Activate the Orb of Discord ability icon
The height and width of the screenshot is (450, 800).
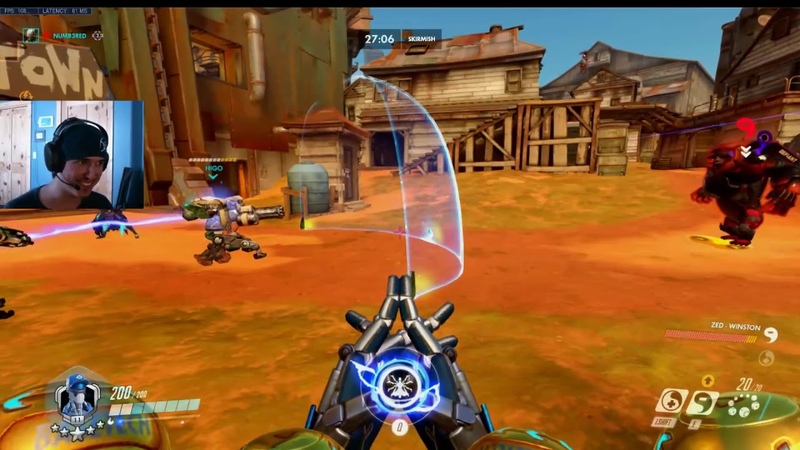pos(704,402)
